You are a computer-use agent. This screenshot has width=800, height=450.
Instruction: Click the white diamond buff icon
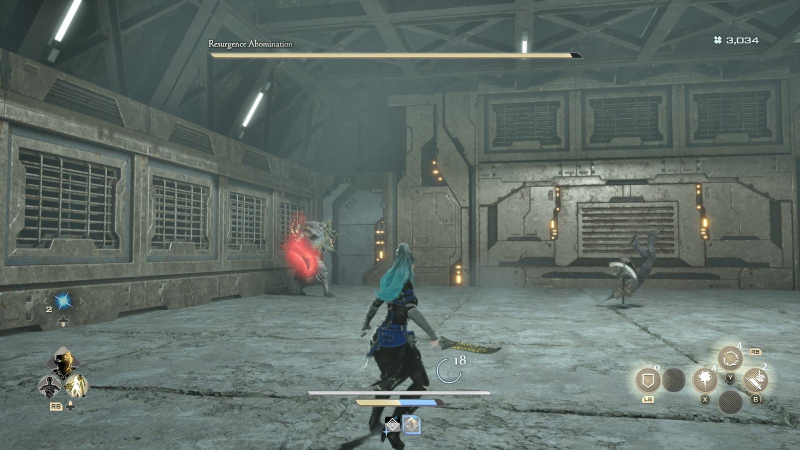[x=393, y=425]
